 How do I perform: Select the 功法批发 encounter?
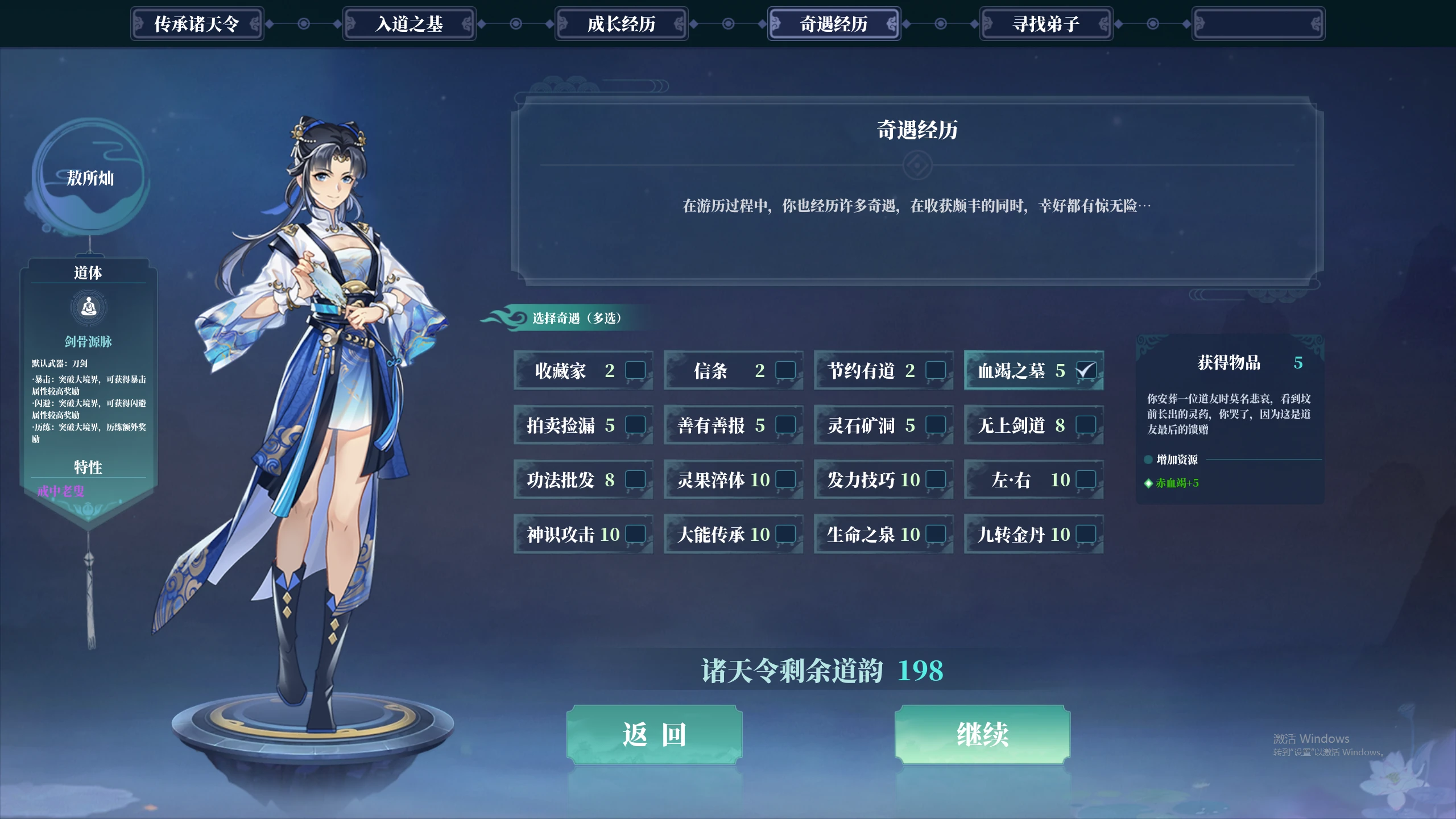635,479
